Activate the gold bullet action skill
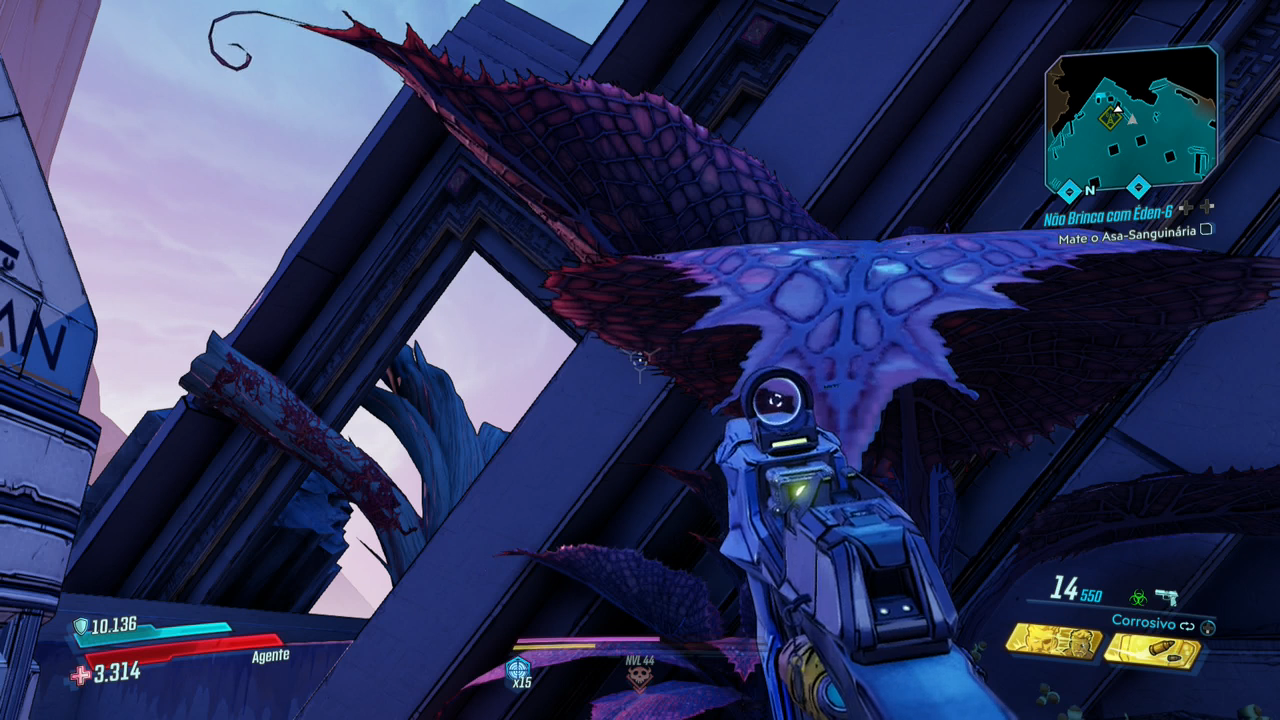1280x720 pixels. point(1152,651)
